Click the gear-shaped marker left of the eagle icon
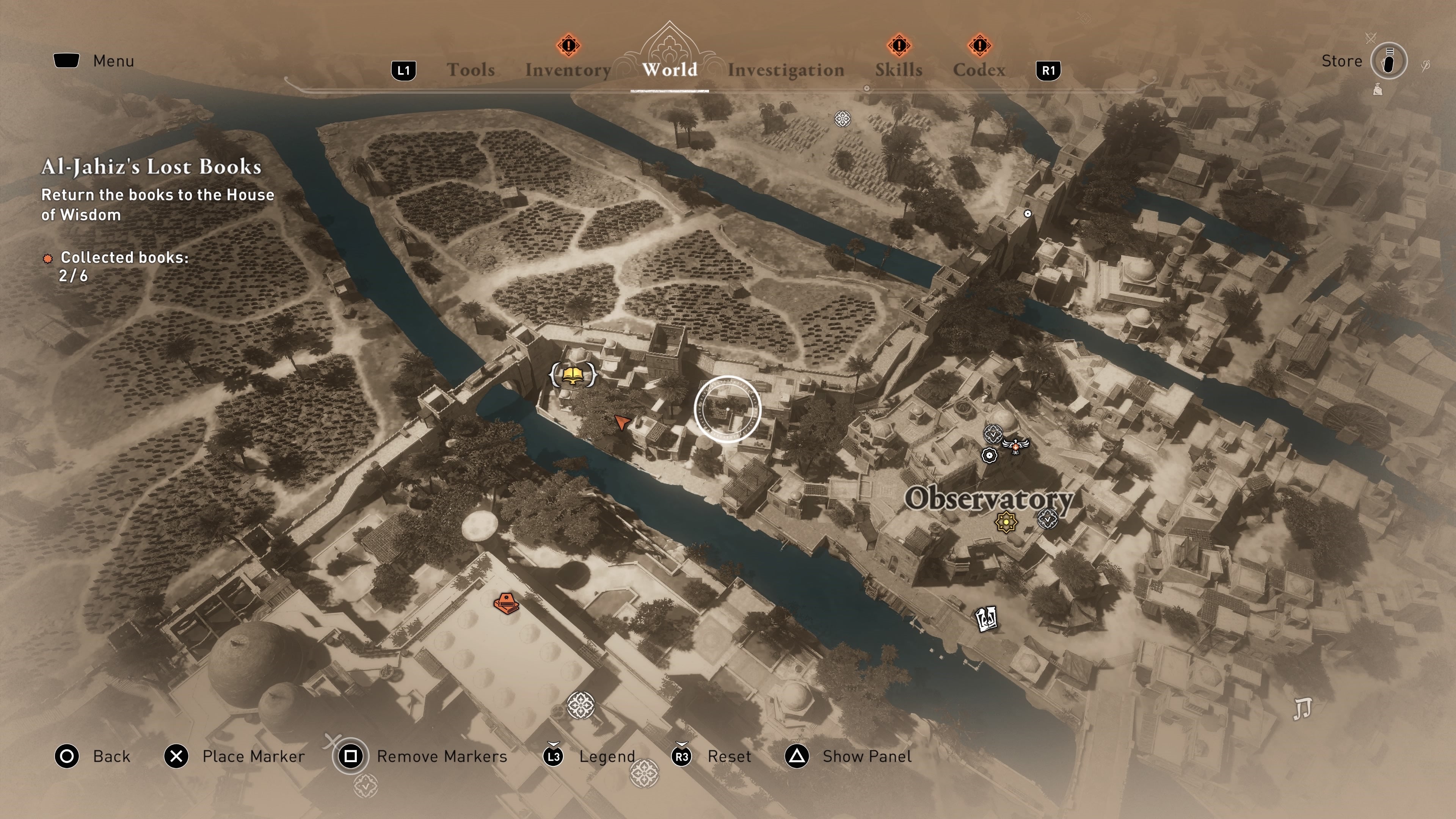Screen dimensions: 1456x819 pos(989,455)
